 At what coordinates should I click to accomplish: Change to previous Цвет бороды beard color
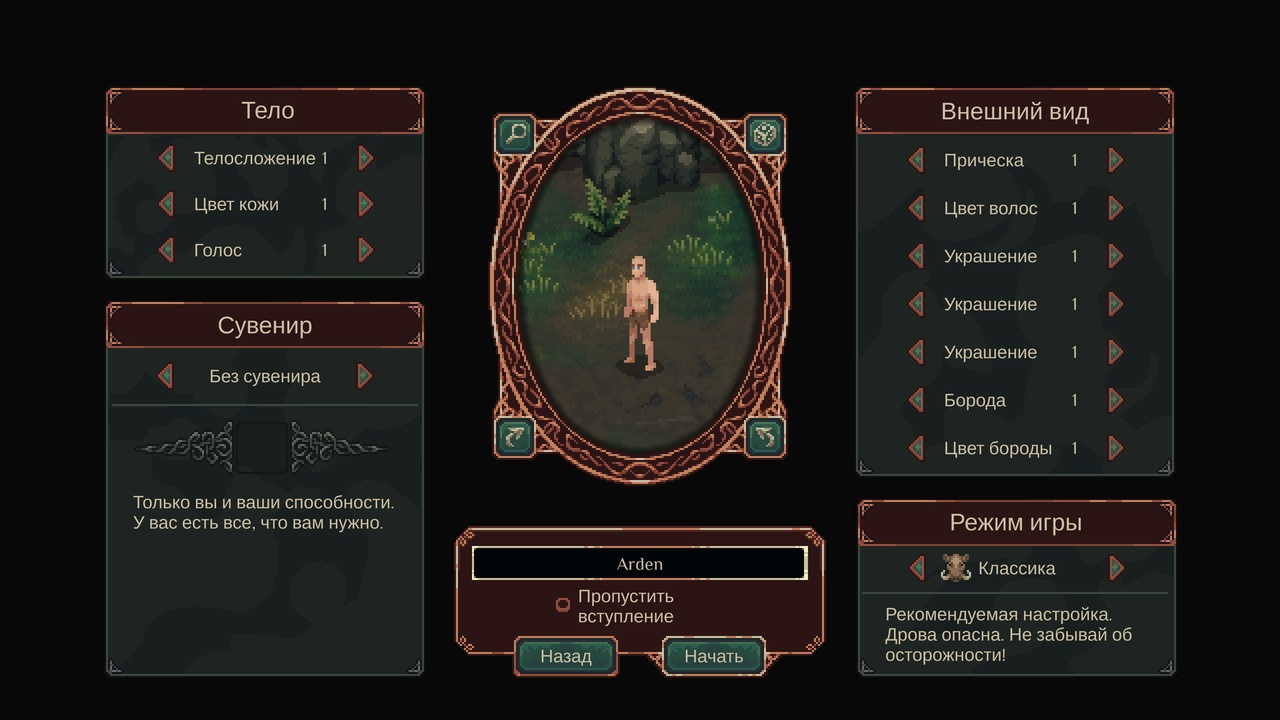click(x=916, y=448)
